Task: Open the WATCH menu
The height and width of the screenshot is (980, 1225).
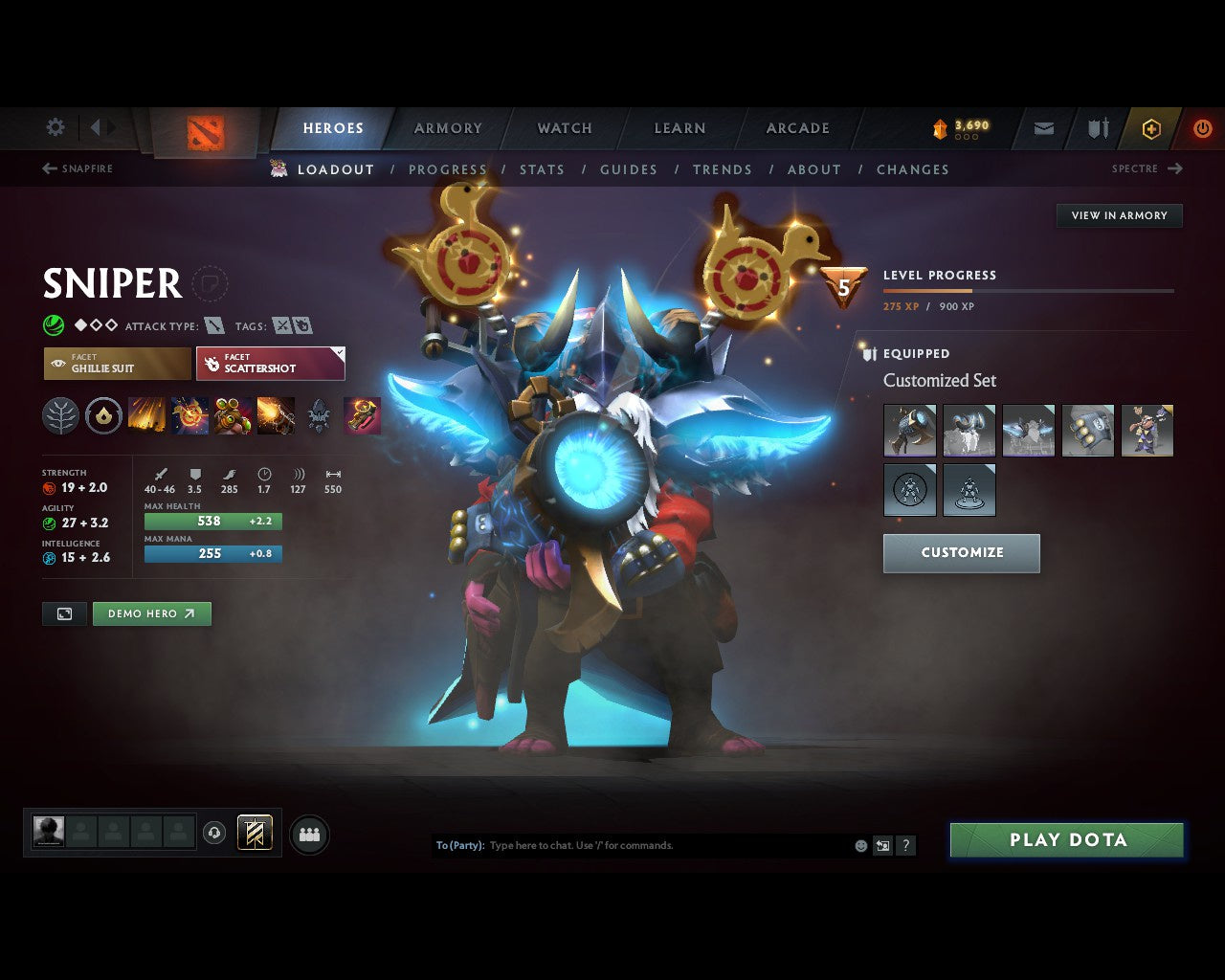Action: click(564, 127)
